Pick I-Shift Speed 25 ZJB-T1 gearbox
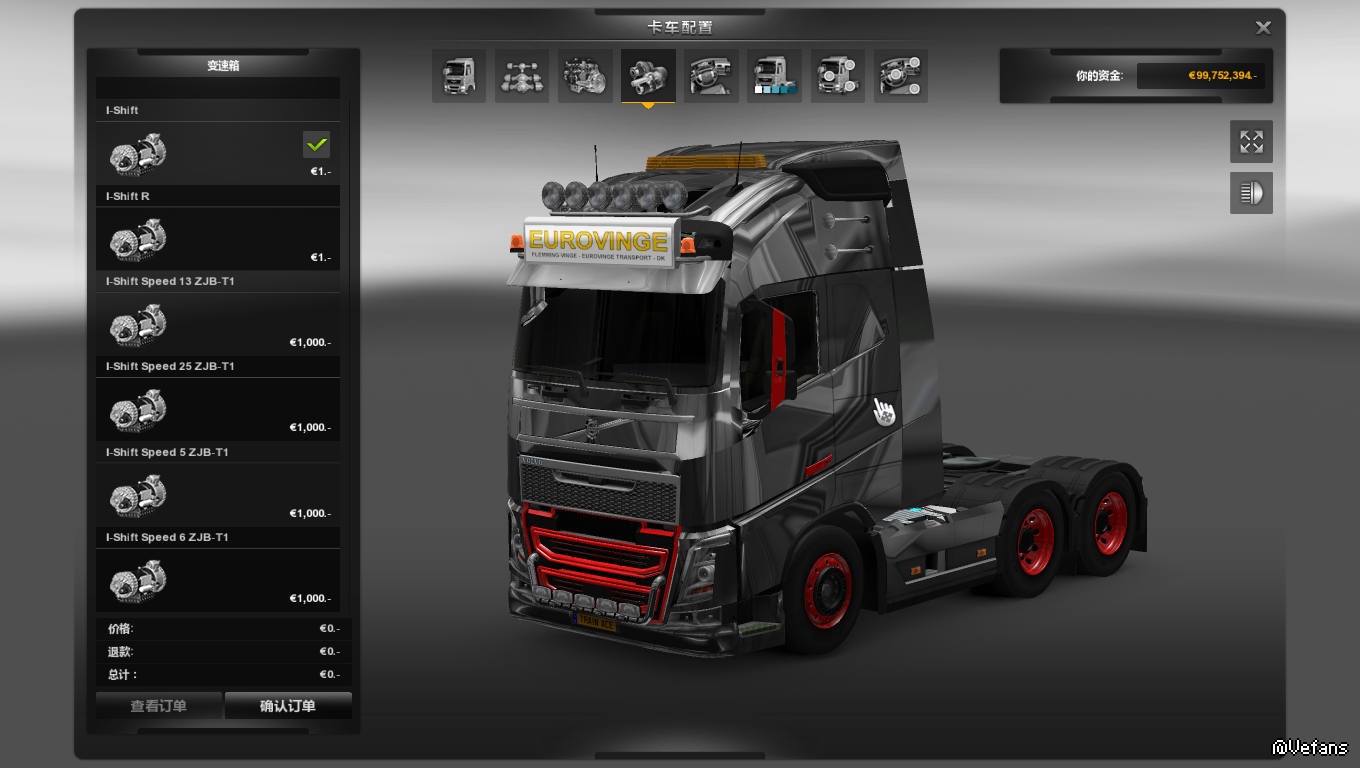This screenshot has height=768, width=1360. [x=218, y=409]
